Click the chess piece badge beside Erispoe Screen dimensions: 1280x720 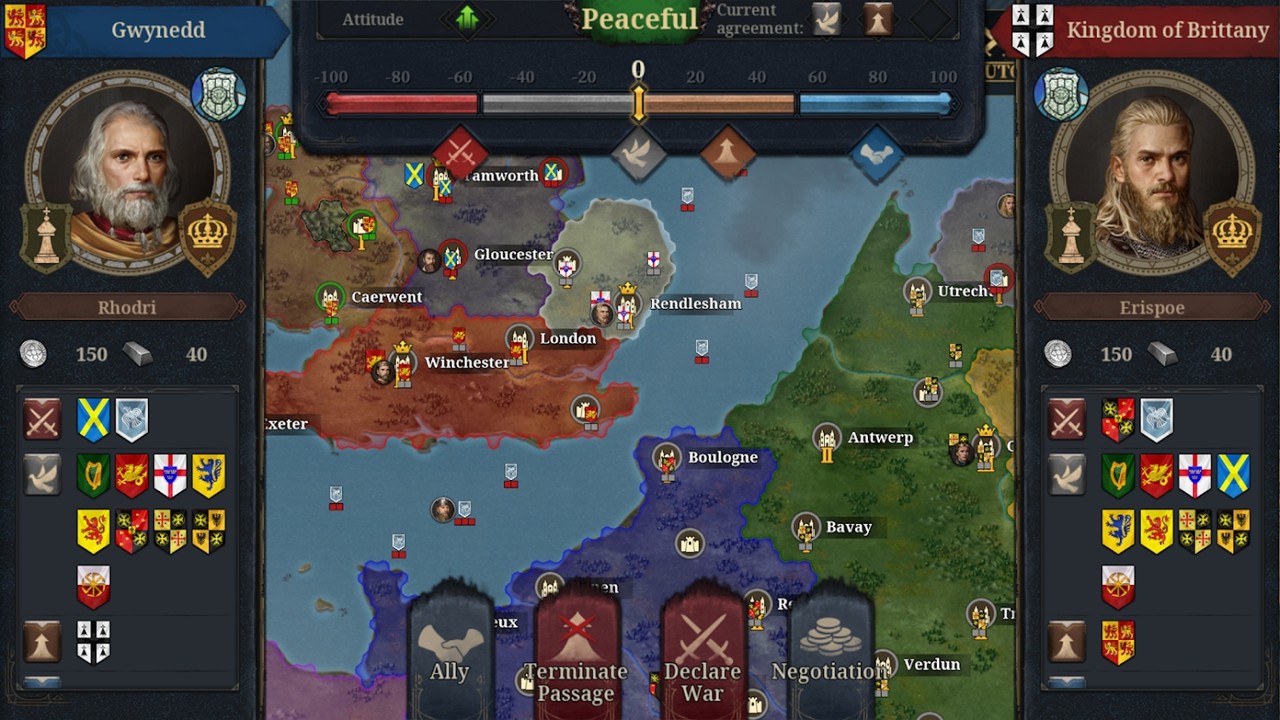(x=1071, y=236)
